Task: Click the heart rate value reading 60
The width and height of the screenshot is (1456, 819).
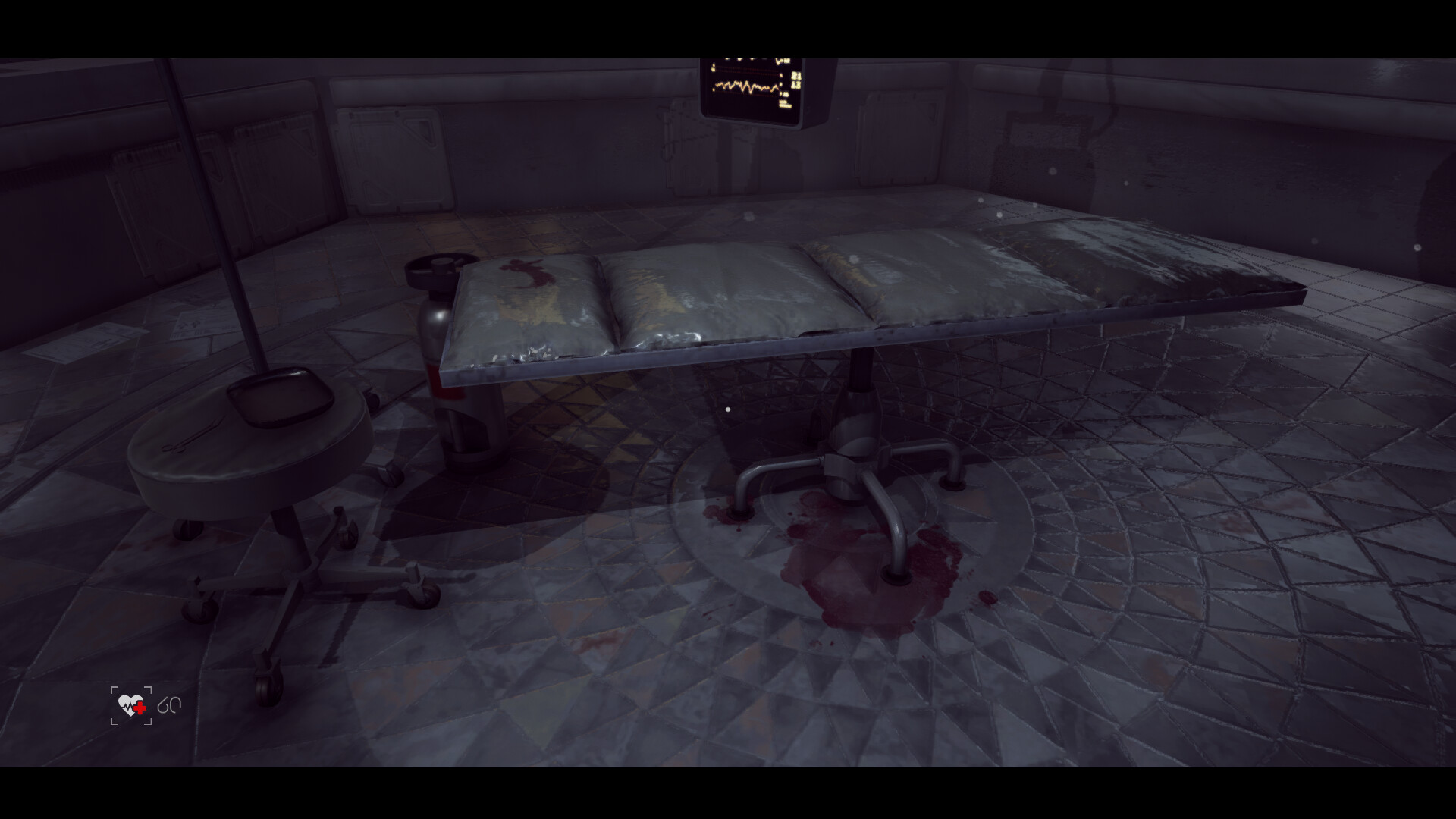Action: 170,704
